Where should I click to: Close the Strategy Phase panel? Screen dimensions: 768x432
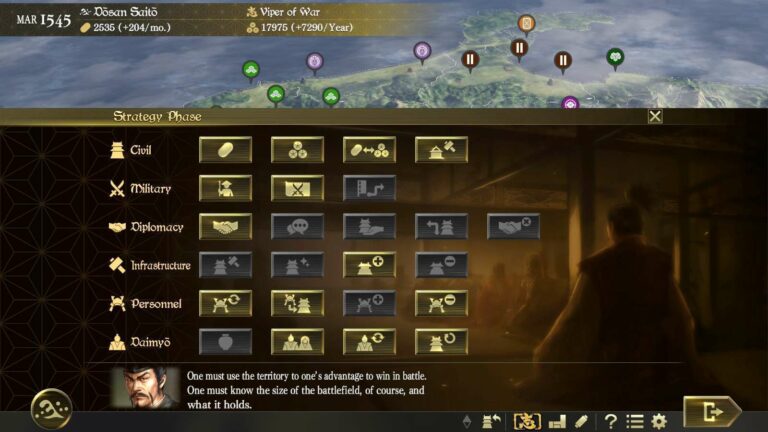pos(655,116)
